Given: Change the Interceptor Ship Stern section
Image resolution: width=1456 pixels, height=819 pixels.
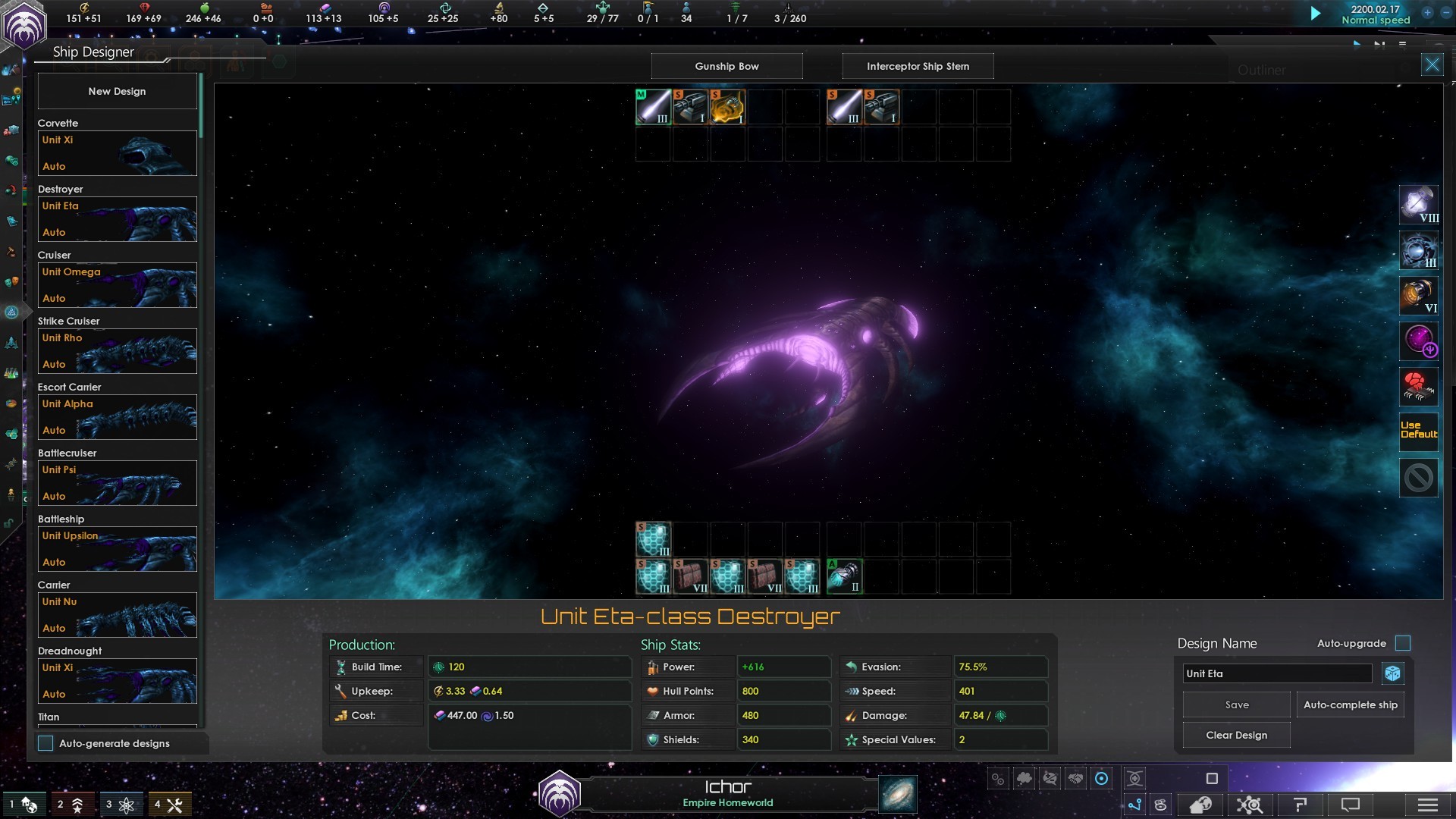Looking at the screenshot, I should coord(918,66).
